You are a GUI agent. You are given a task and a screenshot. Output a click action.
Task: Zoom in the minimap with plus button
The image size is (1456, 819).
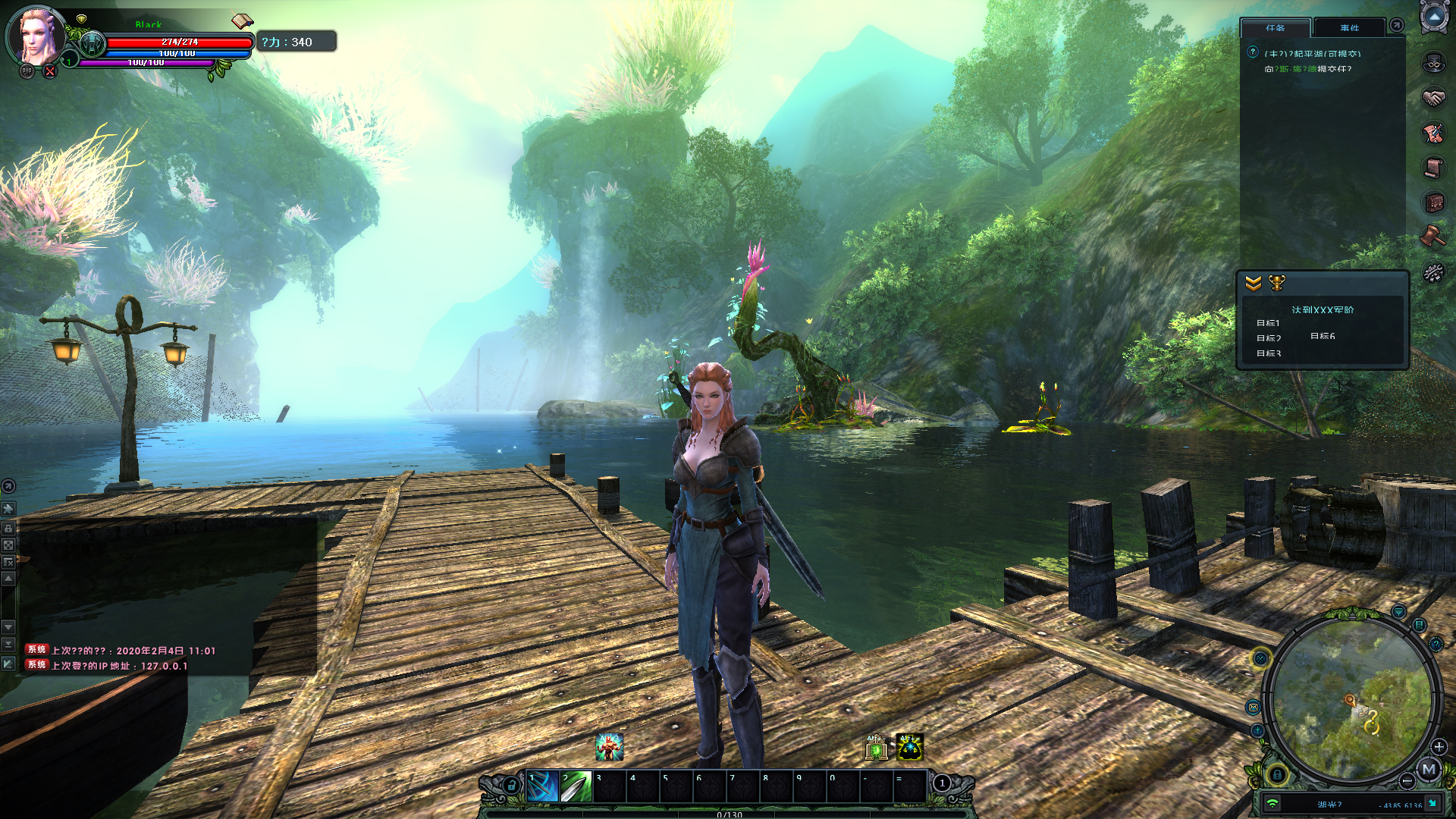point(1439,746)
